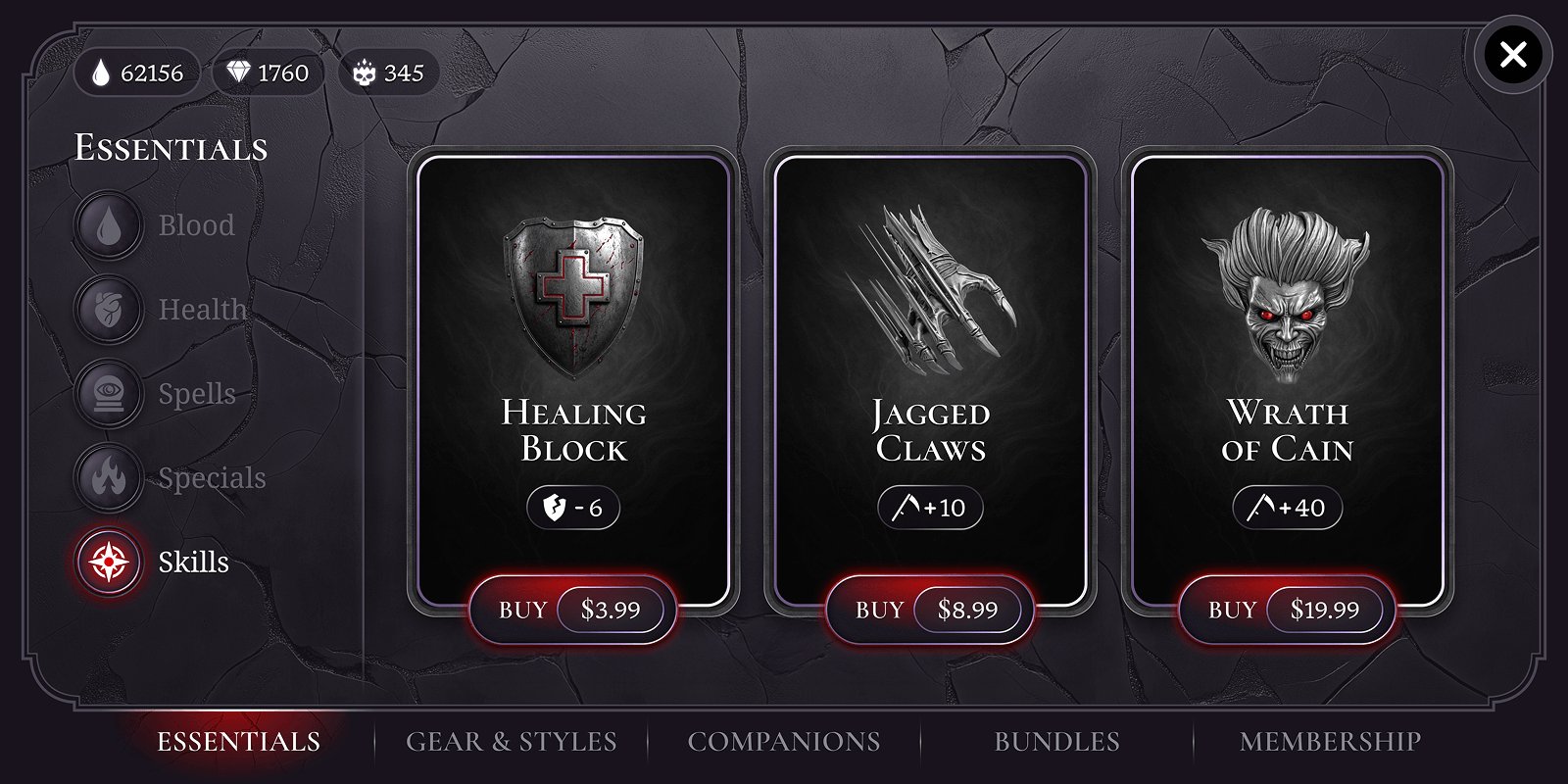Buy Healing Block for $3.99
This screenshot has width=1568, height=784.
(x=573, y=609)
